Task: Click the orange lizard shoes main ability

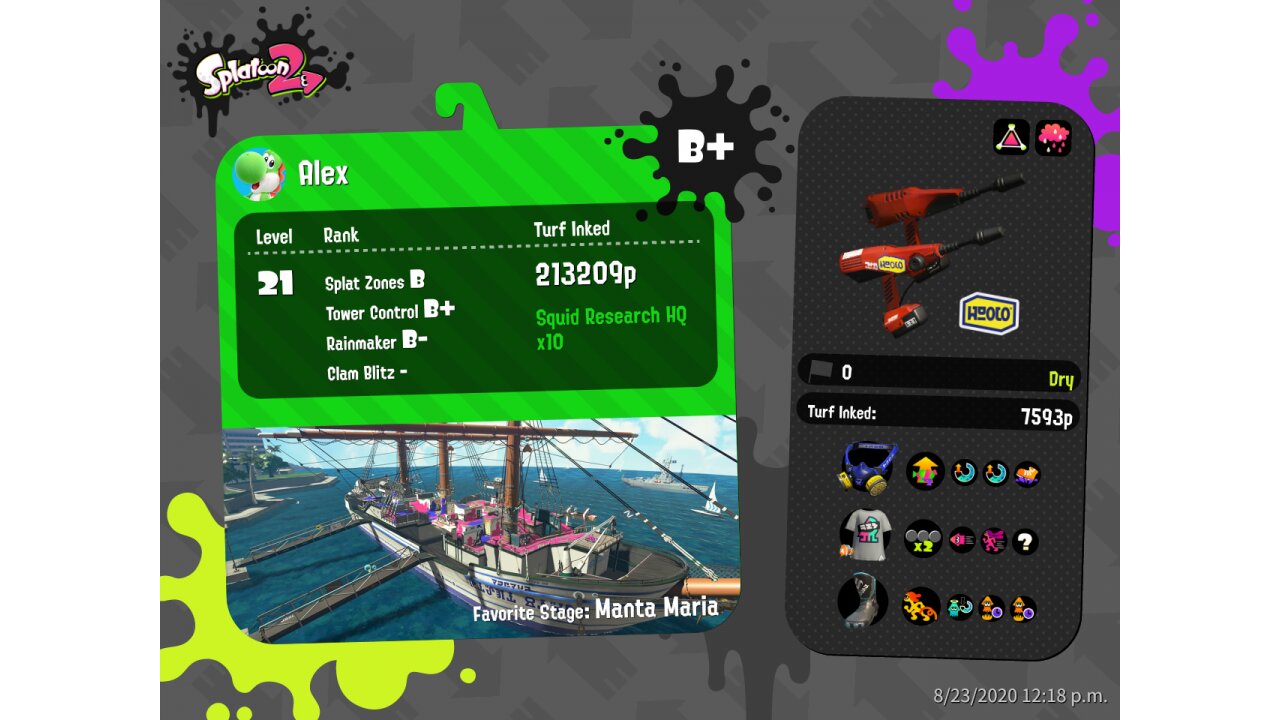Action: pyautogui.click(x=921, y=605)
